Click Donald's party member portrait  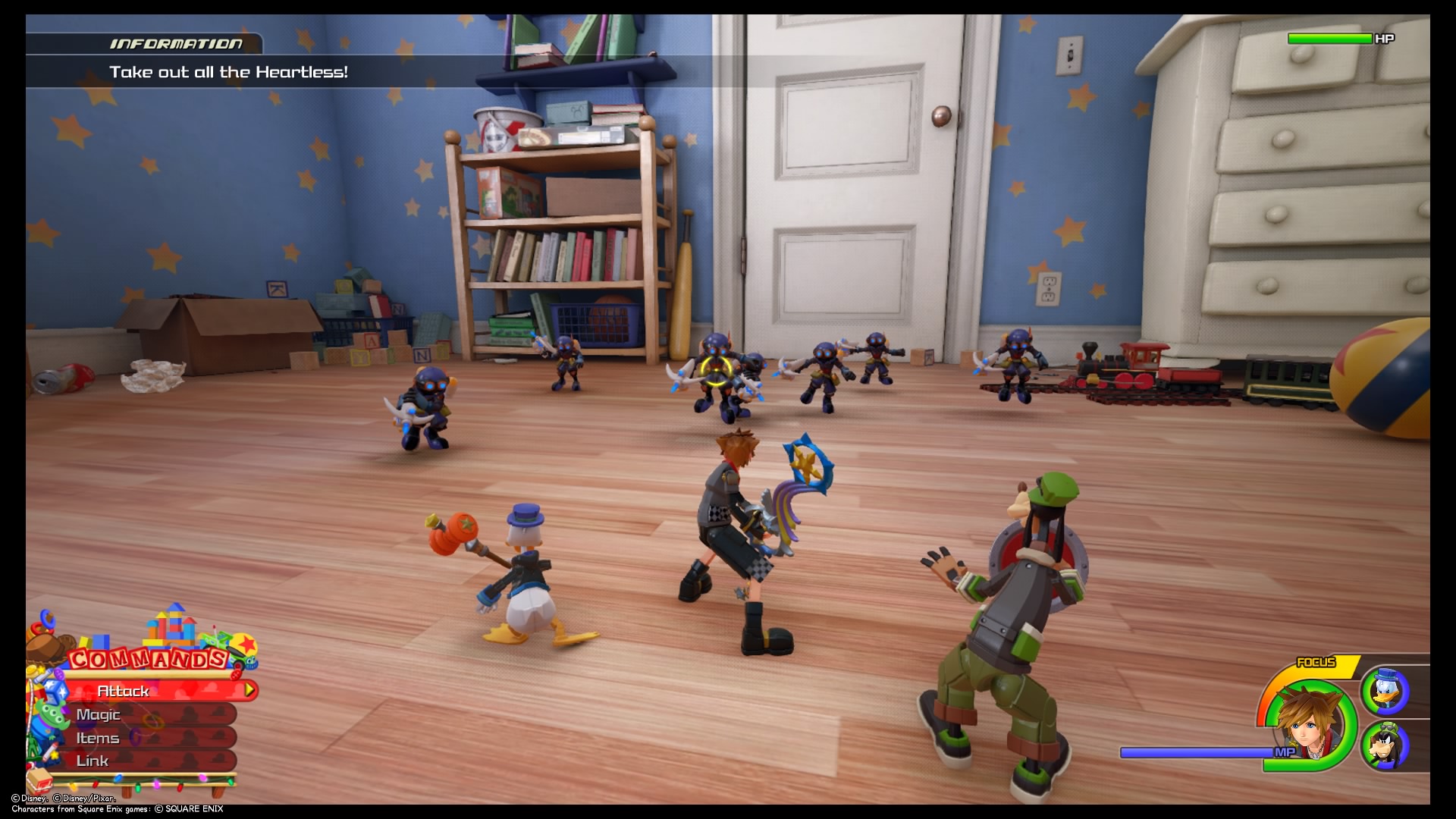click(1386, 692)
